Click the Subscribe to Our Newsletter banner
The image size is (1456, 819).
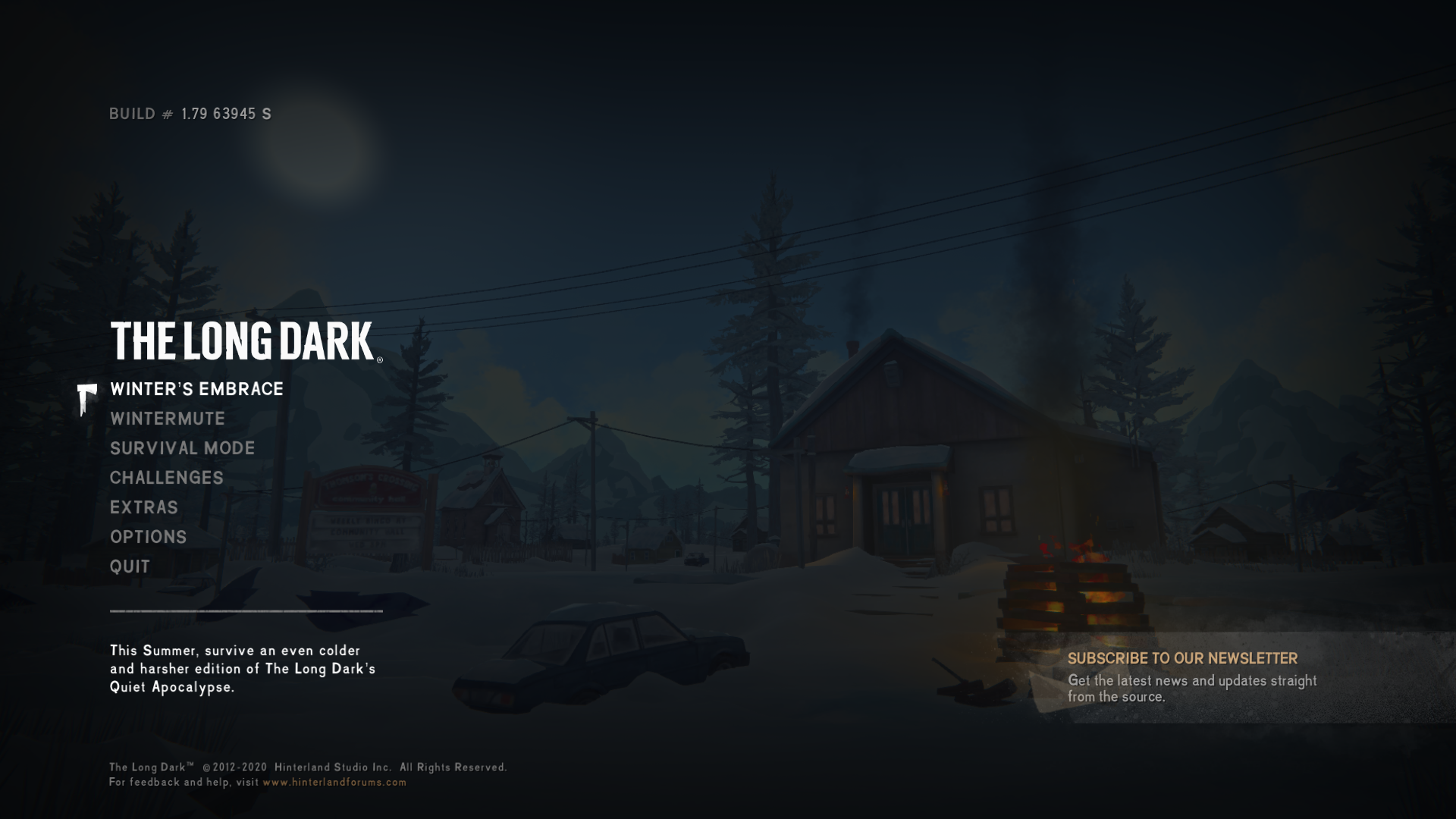click(x=1191, y=676)
